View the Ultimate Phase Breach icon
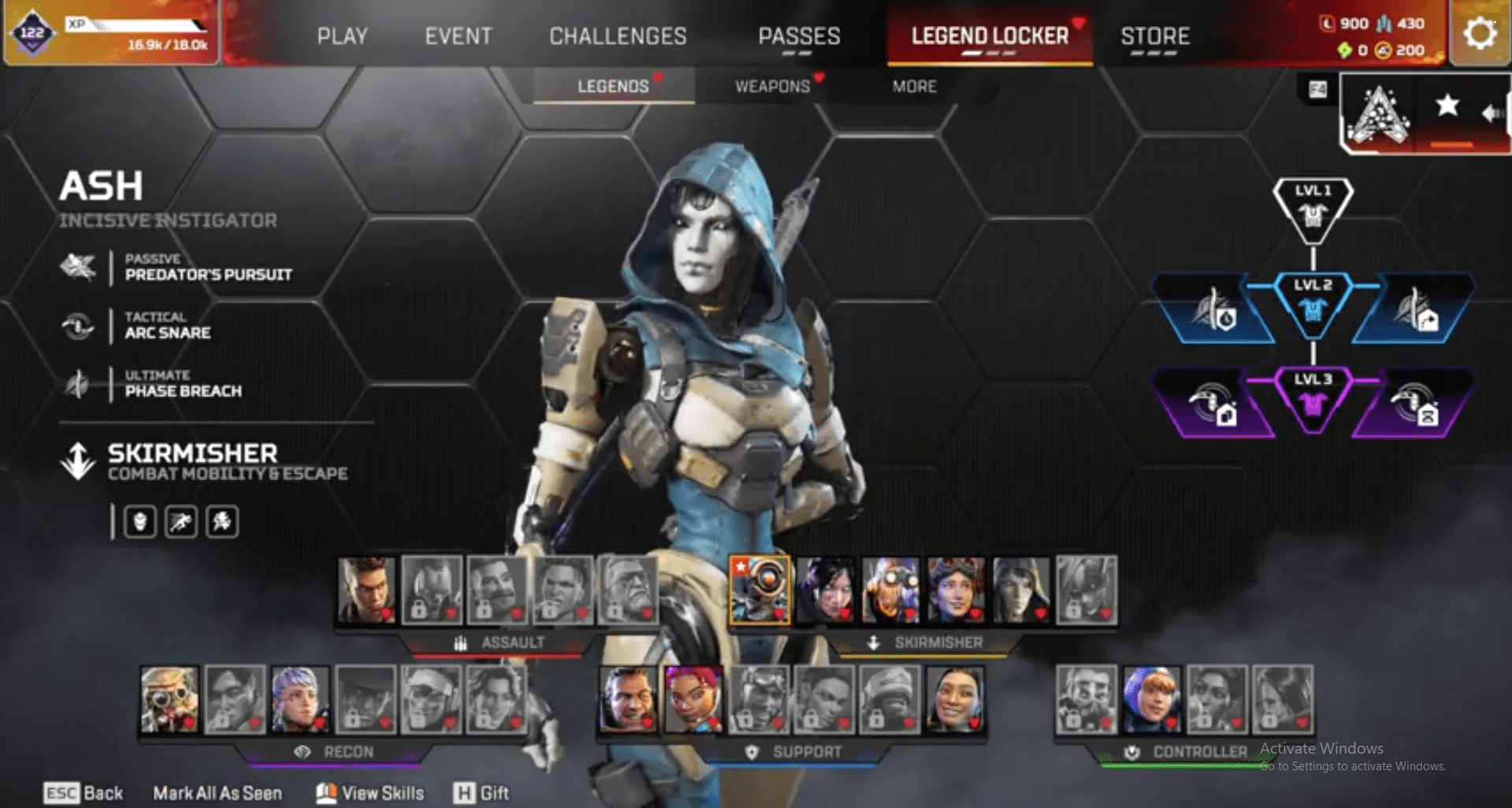Image resolution: width=1512 pixels, height=808 pixels. point(79,384)
